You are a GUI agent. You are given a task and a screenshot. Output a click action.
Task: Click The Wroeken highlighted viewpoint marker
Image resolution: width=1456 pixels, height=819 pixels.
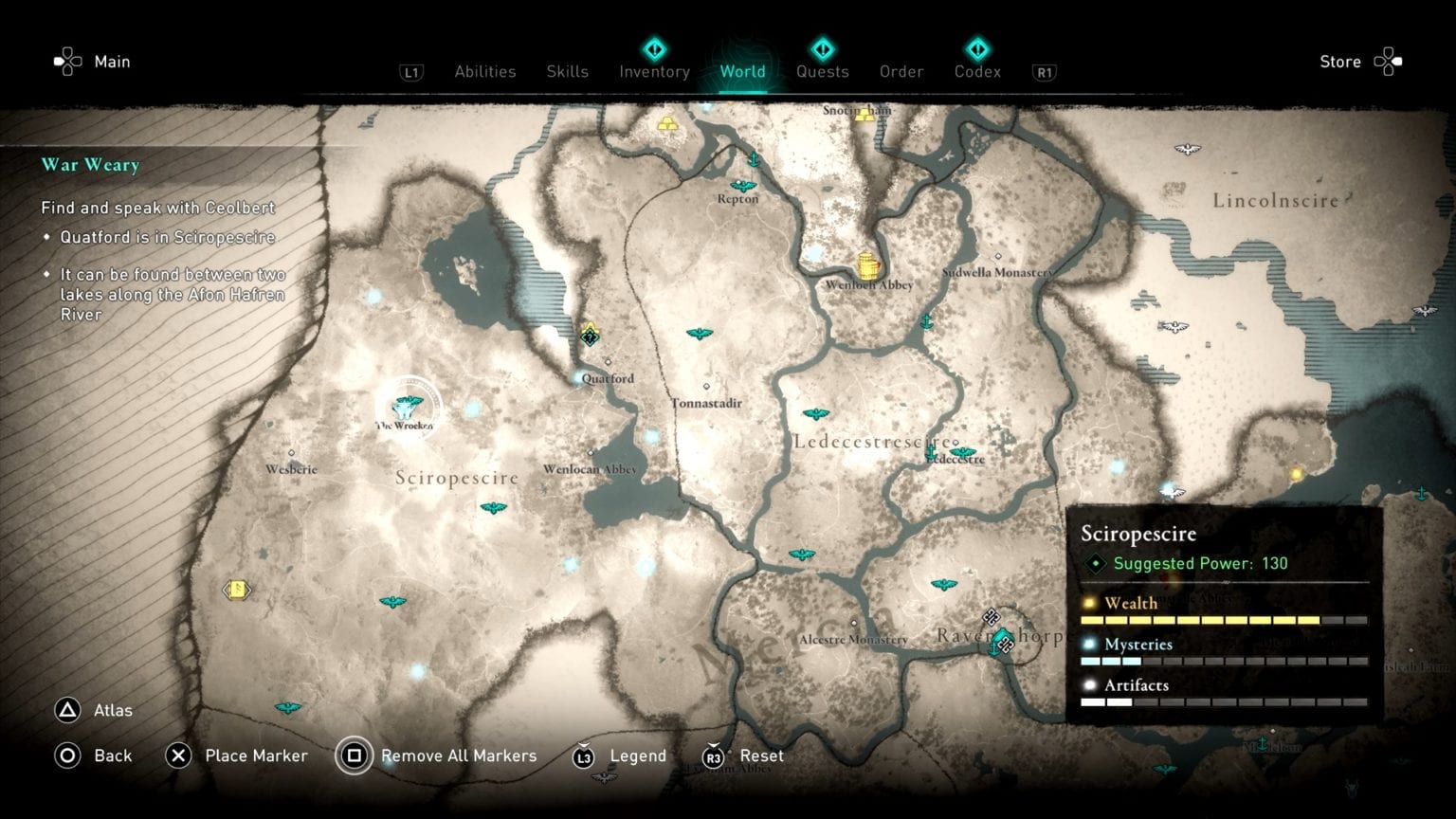pos(408,407)
